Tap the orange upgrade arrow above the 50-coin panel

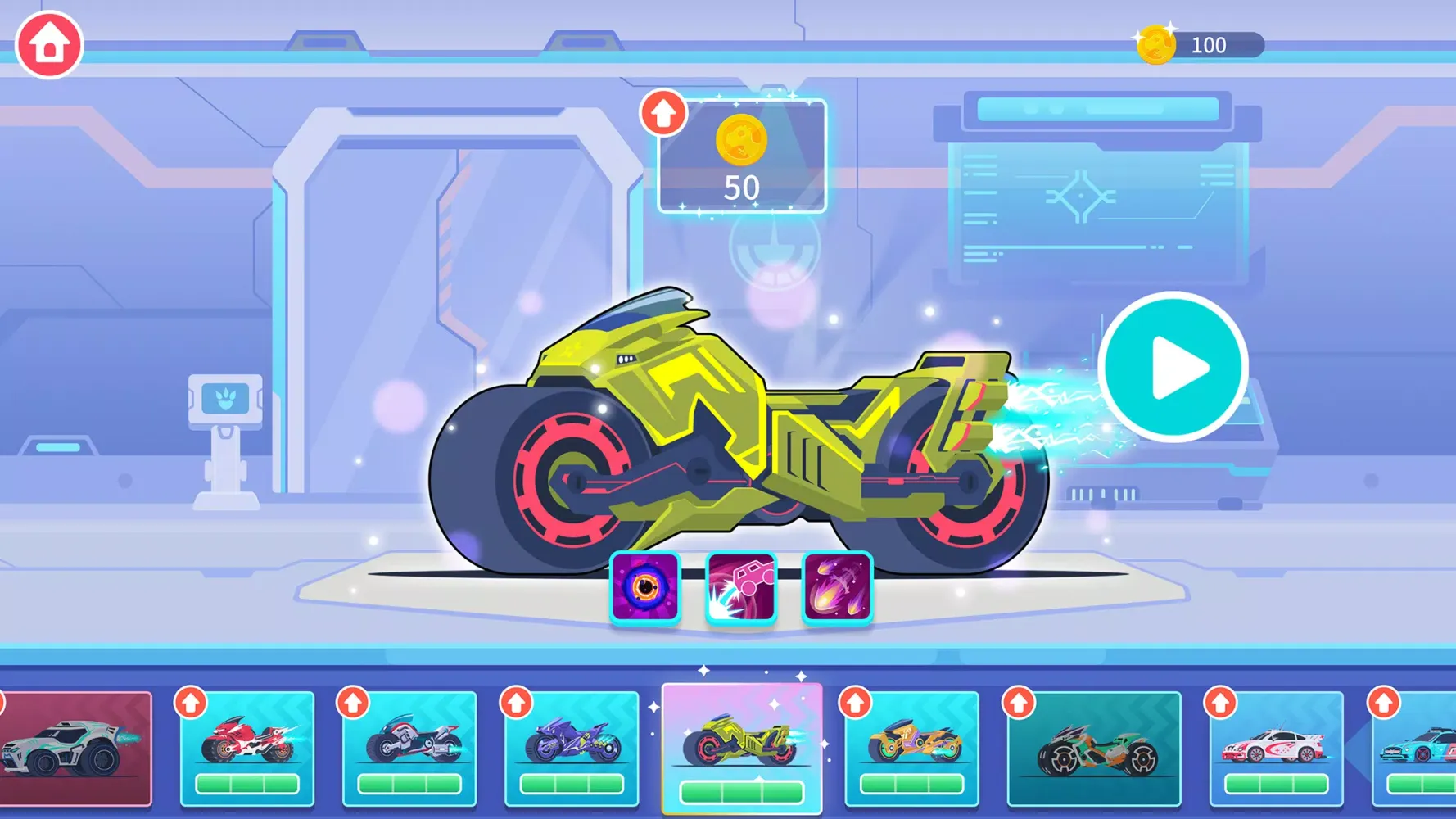point(664,111)
